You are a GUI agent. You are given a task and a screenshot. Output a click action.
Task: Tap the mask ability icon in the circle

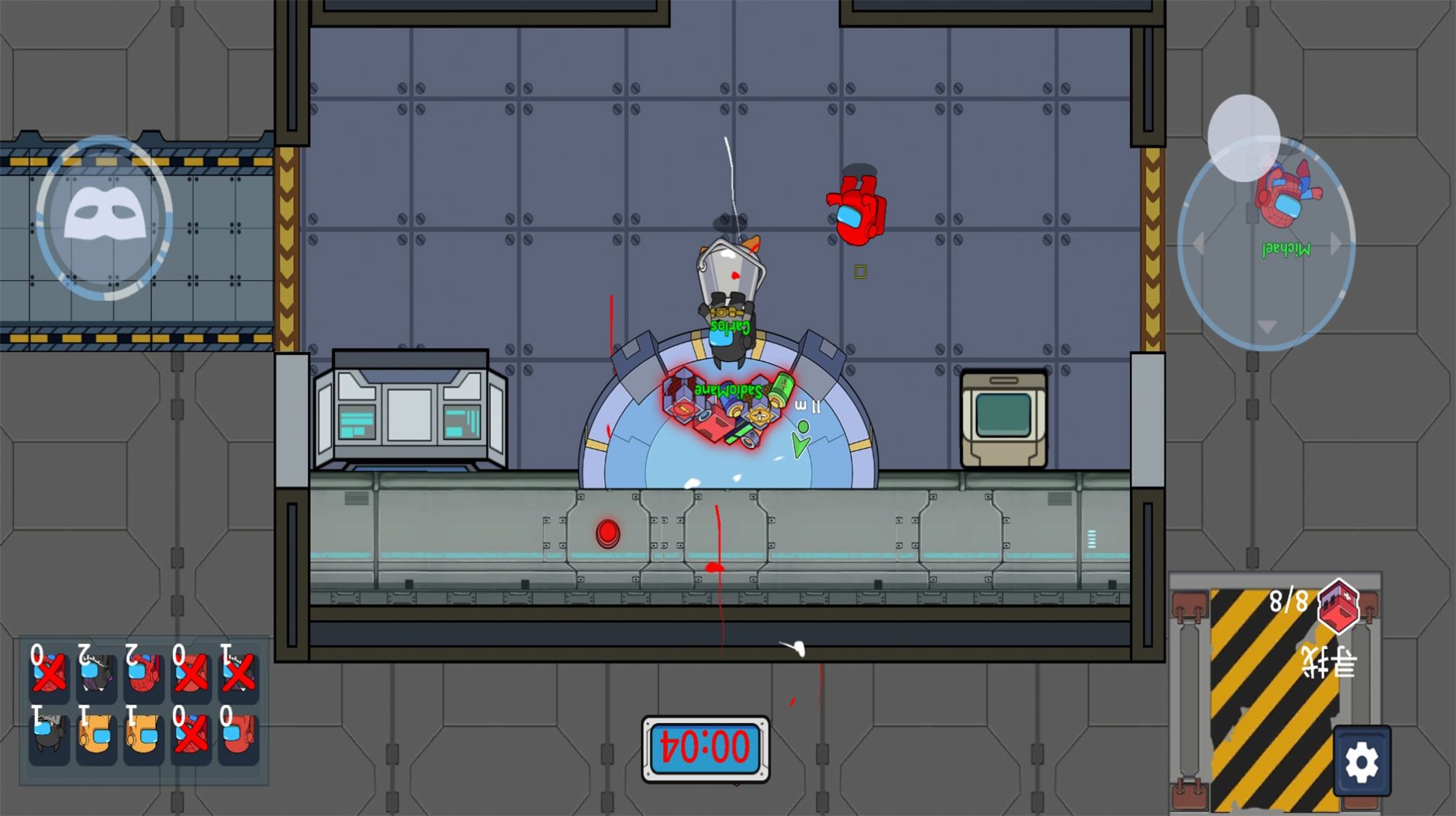pos(104,215)
